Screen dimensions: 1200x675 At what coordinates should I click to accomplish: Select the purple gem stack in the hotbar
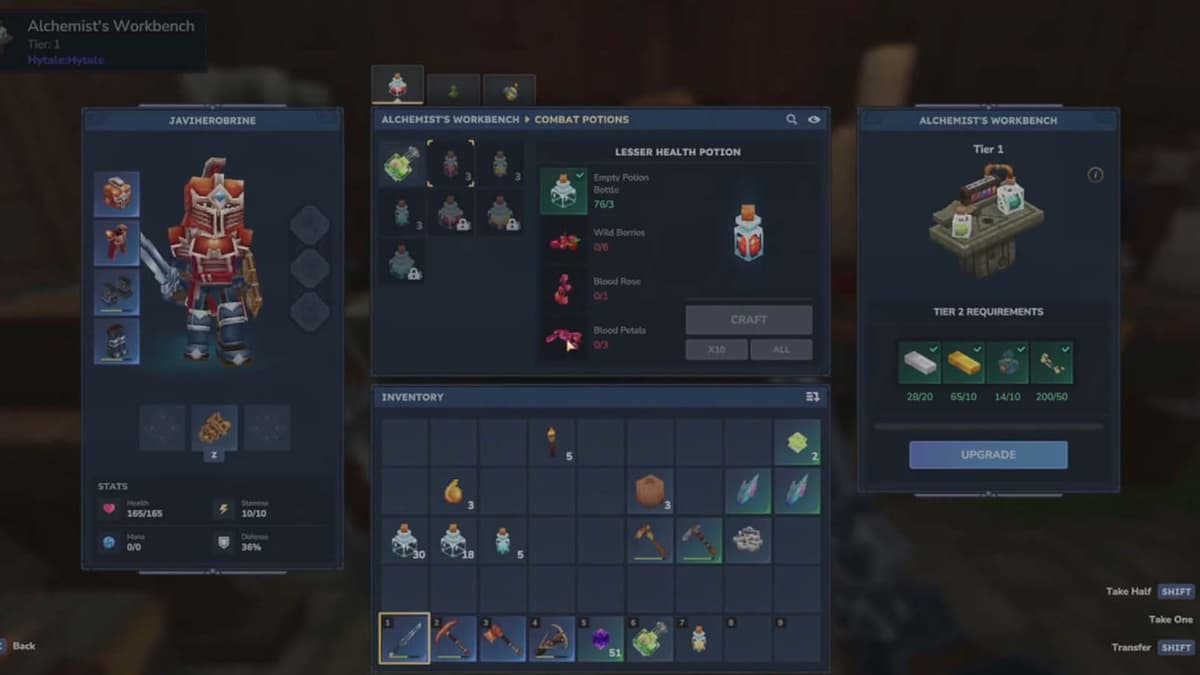point(600,638)
